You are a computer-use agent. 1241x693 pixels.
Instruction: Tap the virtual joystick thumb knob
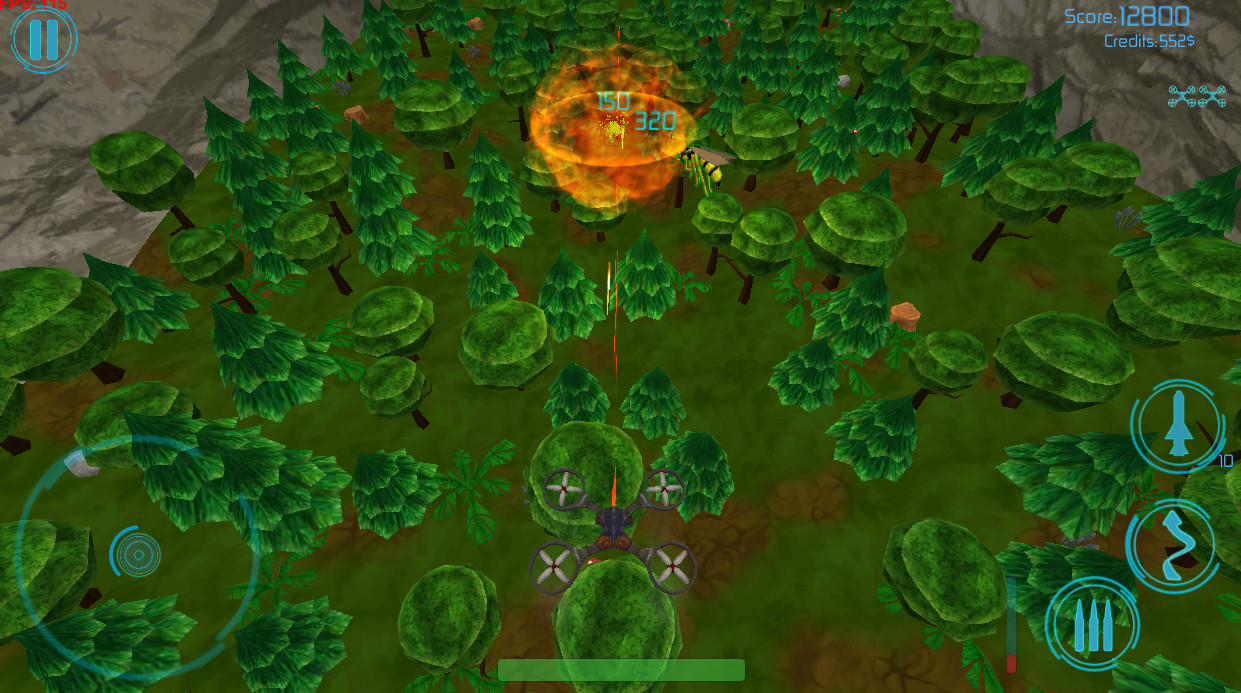[137, 552]
